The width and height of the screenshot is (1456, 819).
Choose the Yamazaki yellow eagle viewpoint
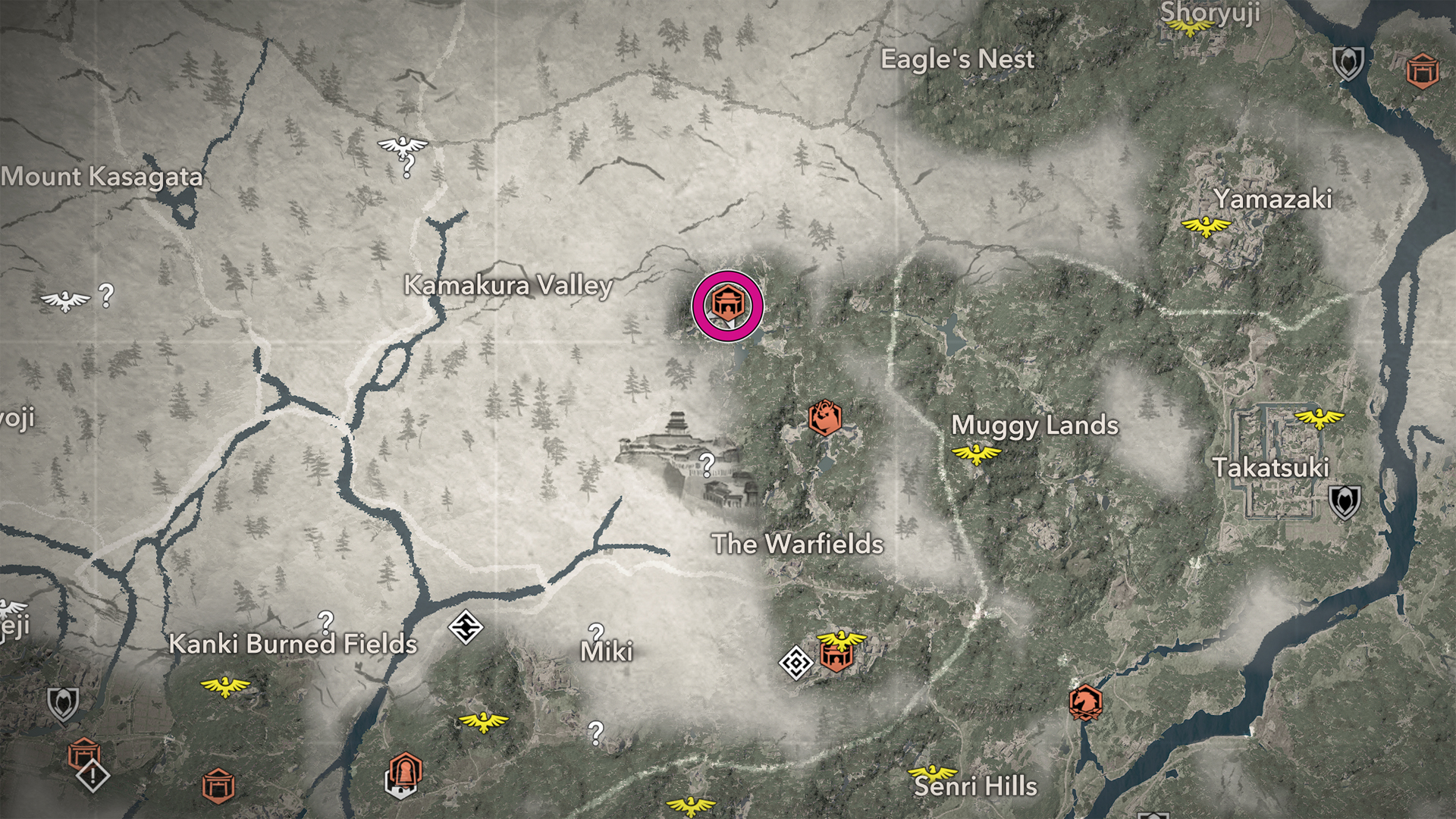(x=1206, y=226)
